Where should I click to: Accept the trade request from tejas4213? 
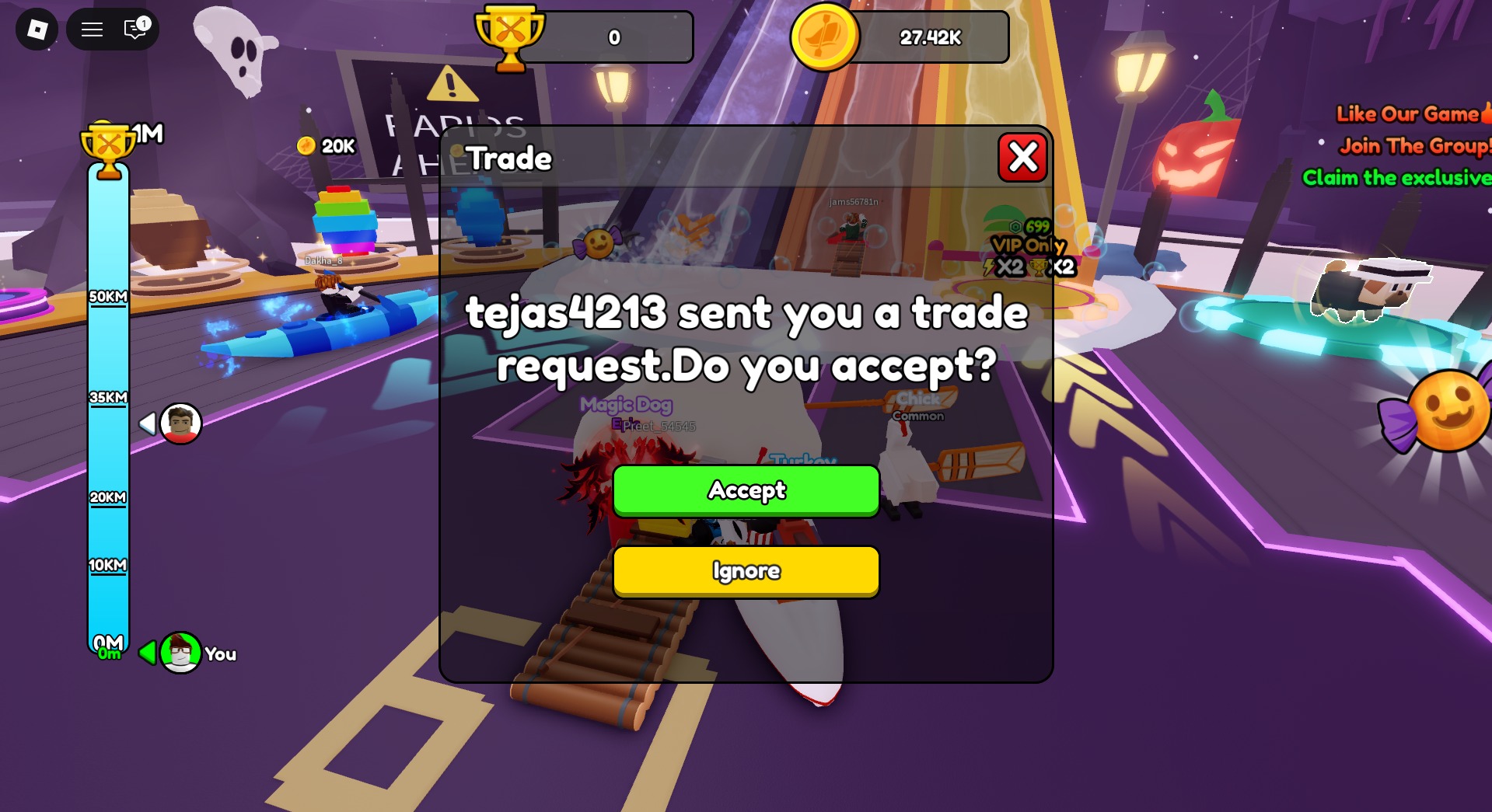point(745,490)
